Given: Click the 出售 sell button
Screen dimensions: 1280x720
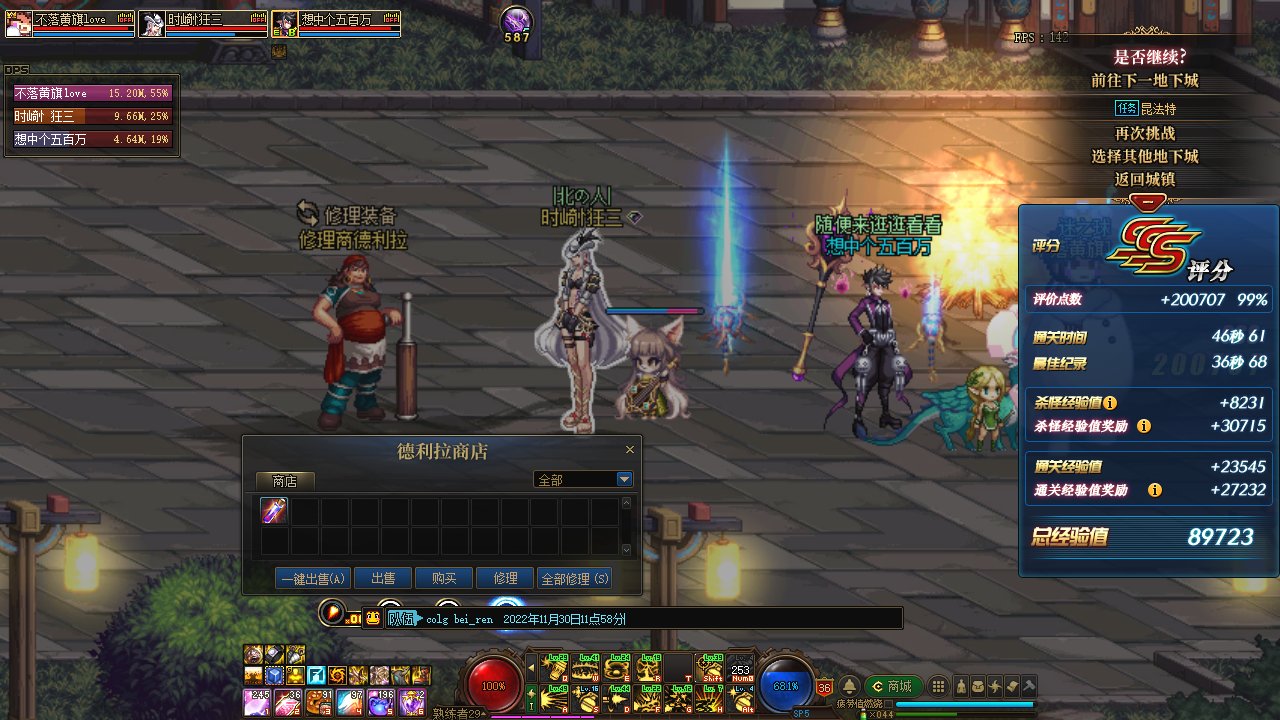Looking at the screenshot, I should coord(383,578).
